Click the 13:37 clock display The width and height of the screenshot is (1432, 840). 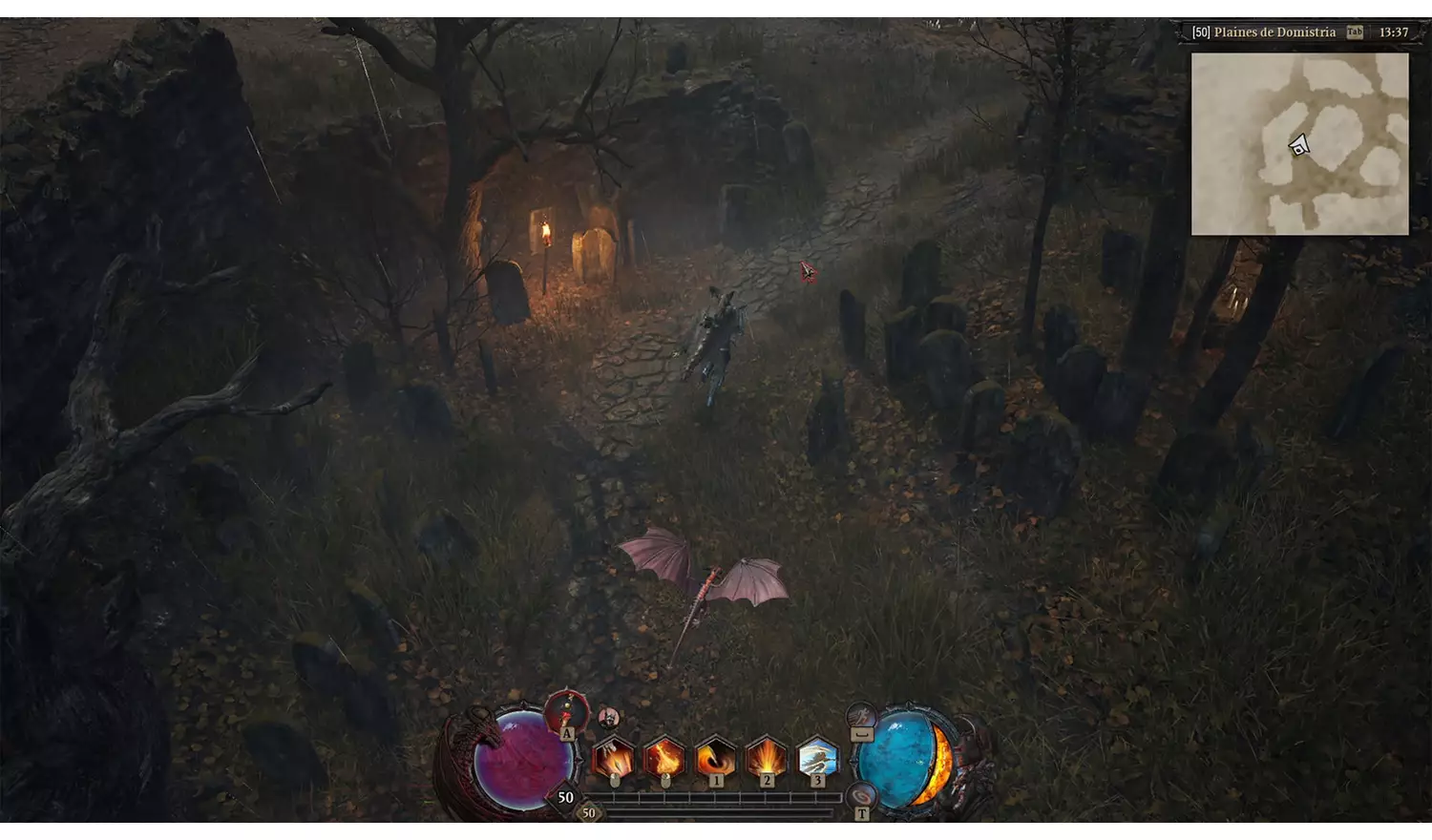1392,31
